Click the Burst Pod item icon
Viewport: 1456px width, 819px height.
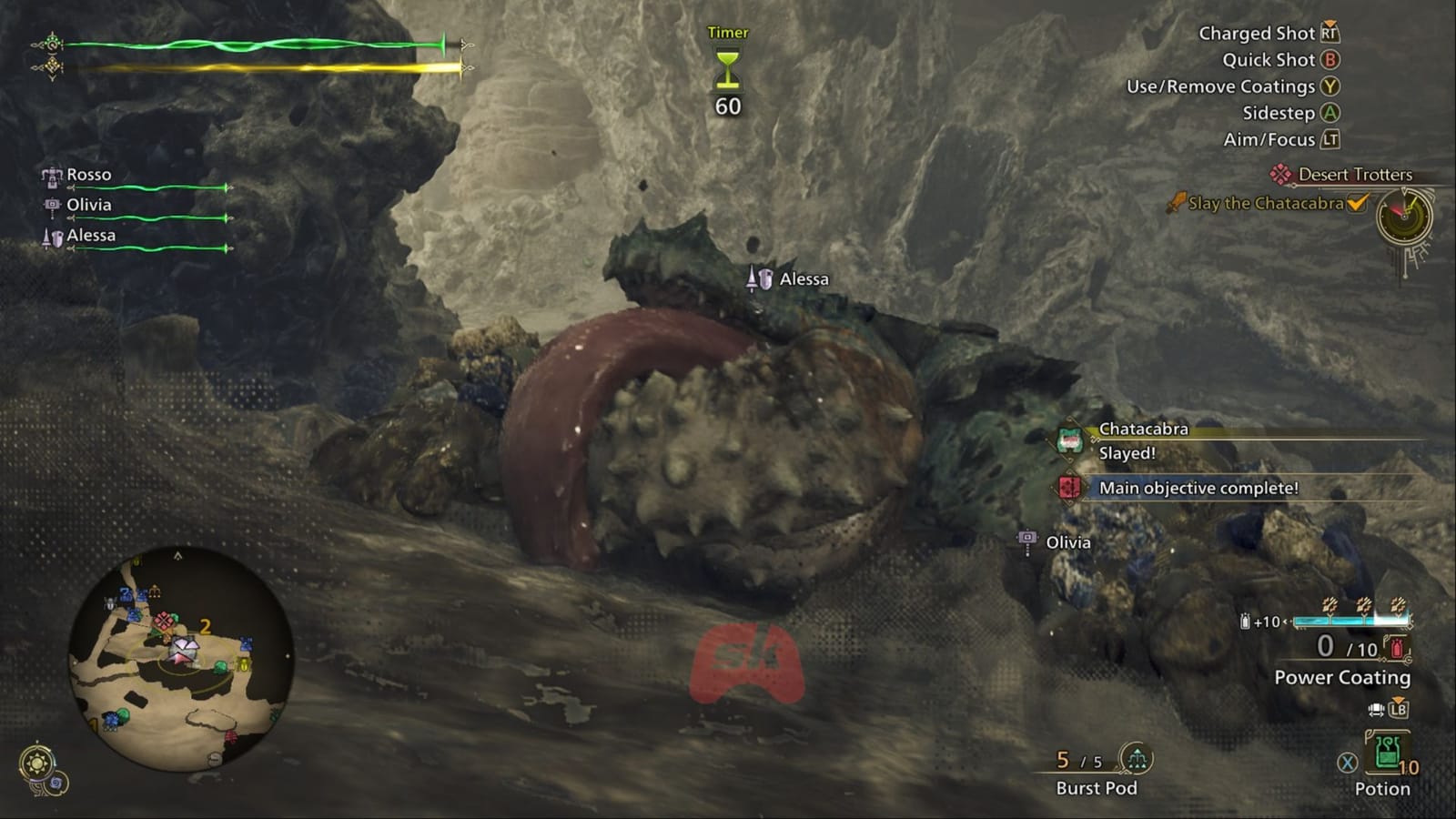click(x=1136, y=757)
